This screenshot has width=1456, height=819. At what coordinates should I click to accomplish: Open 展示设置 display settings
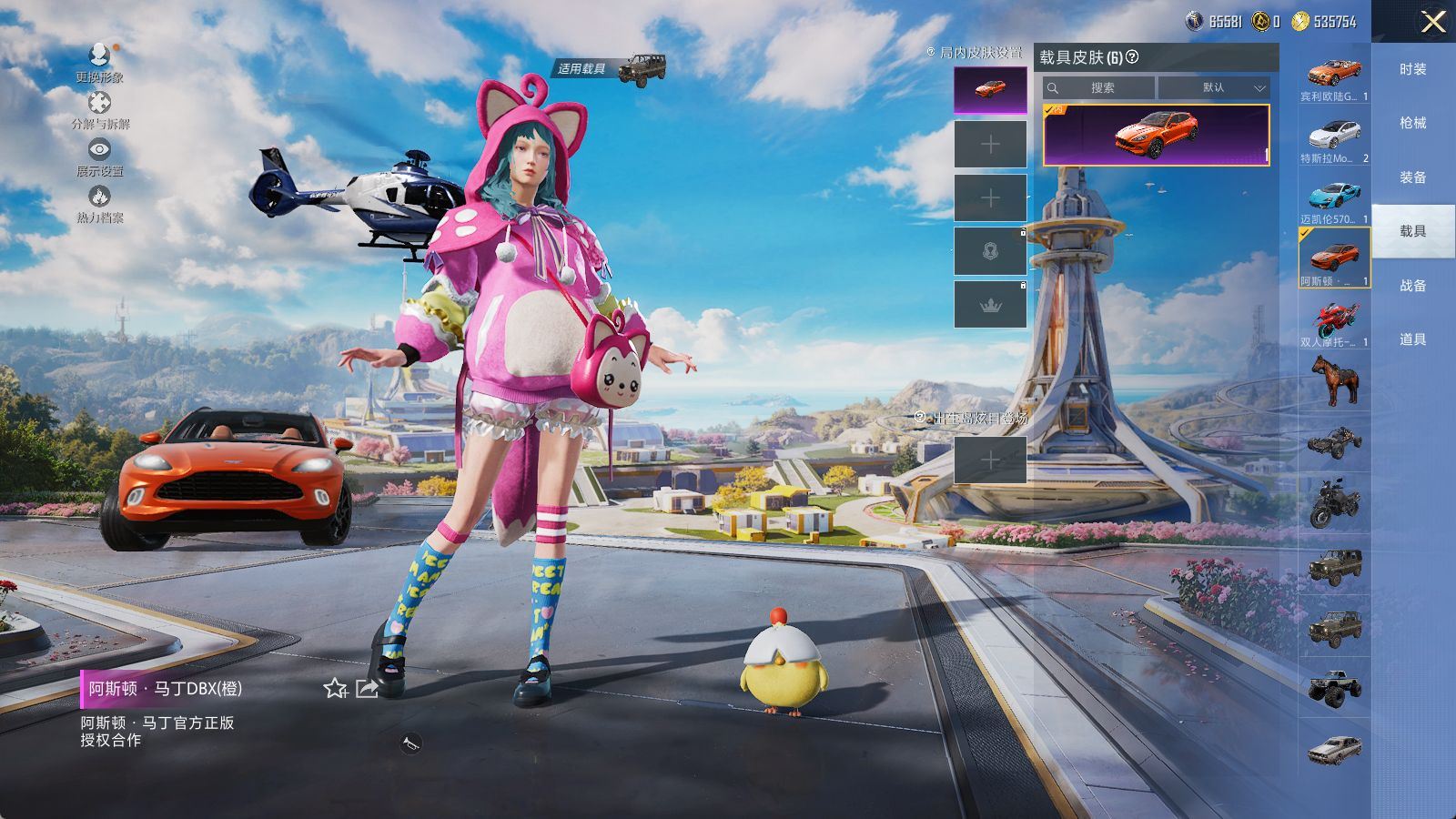(100, 157)
